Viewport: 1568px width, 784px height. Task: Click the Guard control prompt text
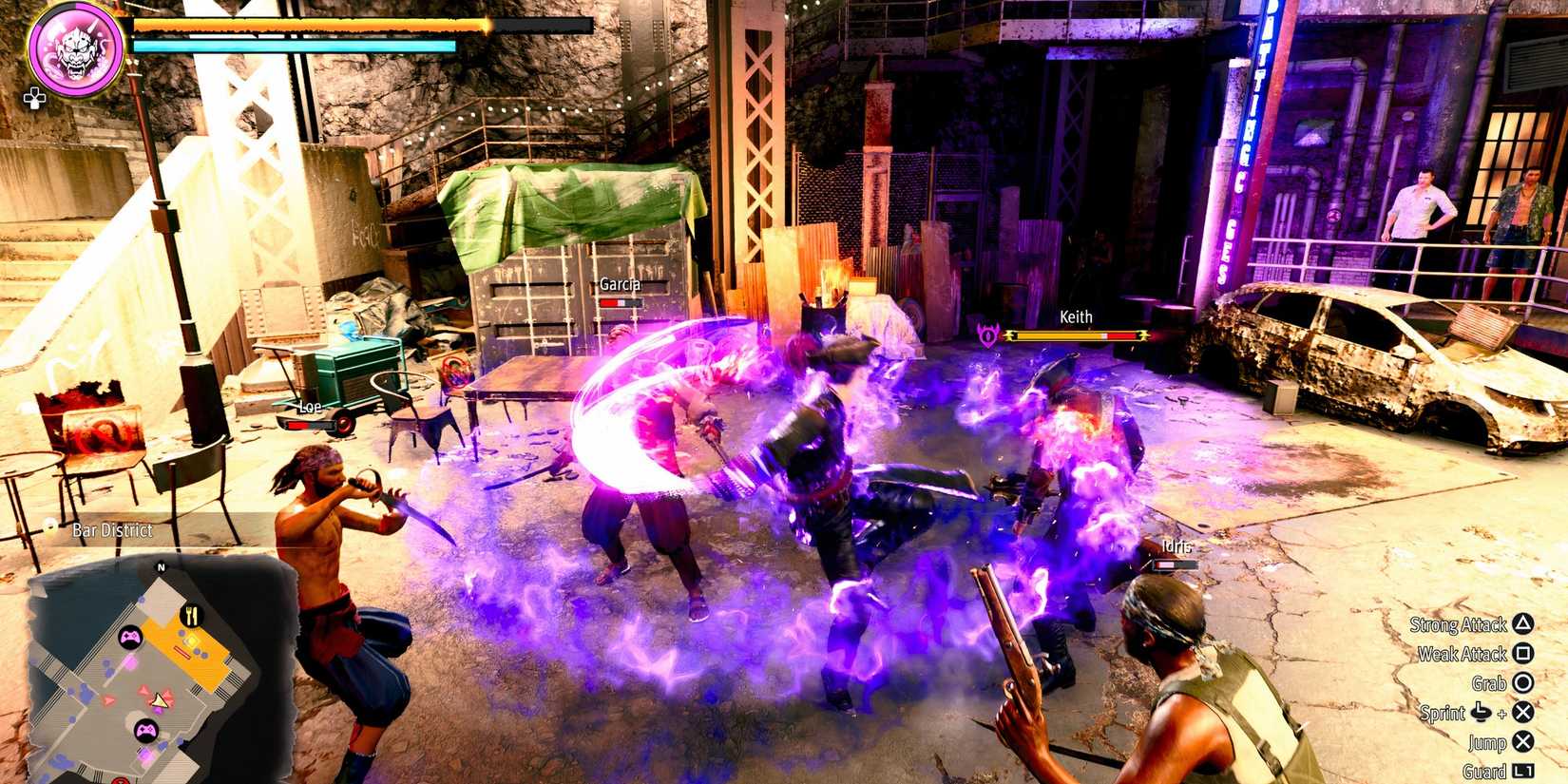(1483, 770)
